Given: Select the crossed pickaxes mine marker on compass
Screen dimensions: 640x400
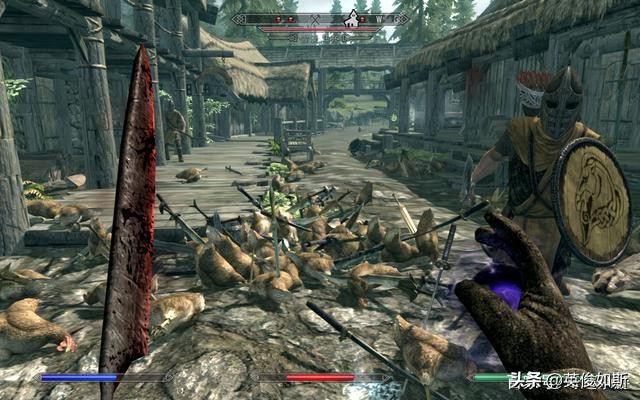Looking at the screenshot, I should (315, 20).
